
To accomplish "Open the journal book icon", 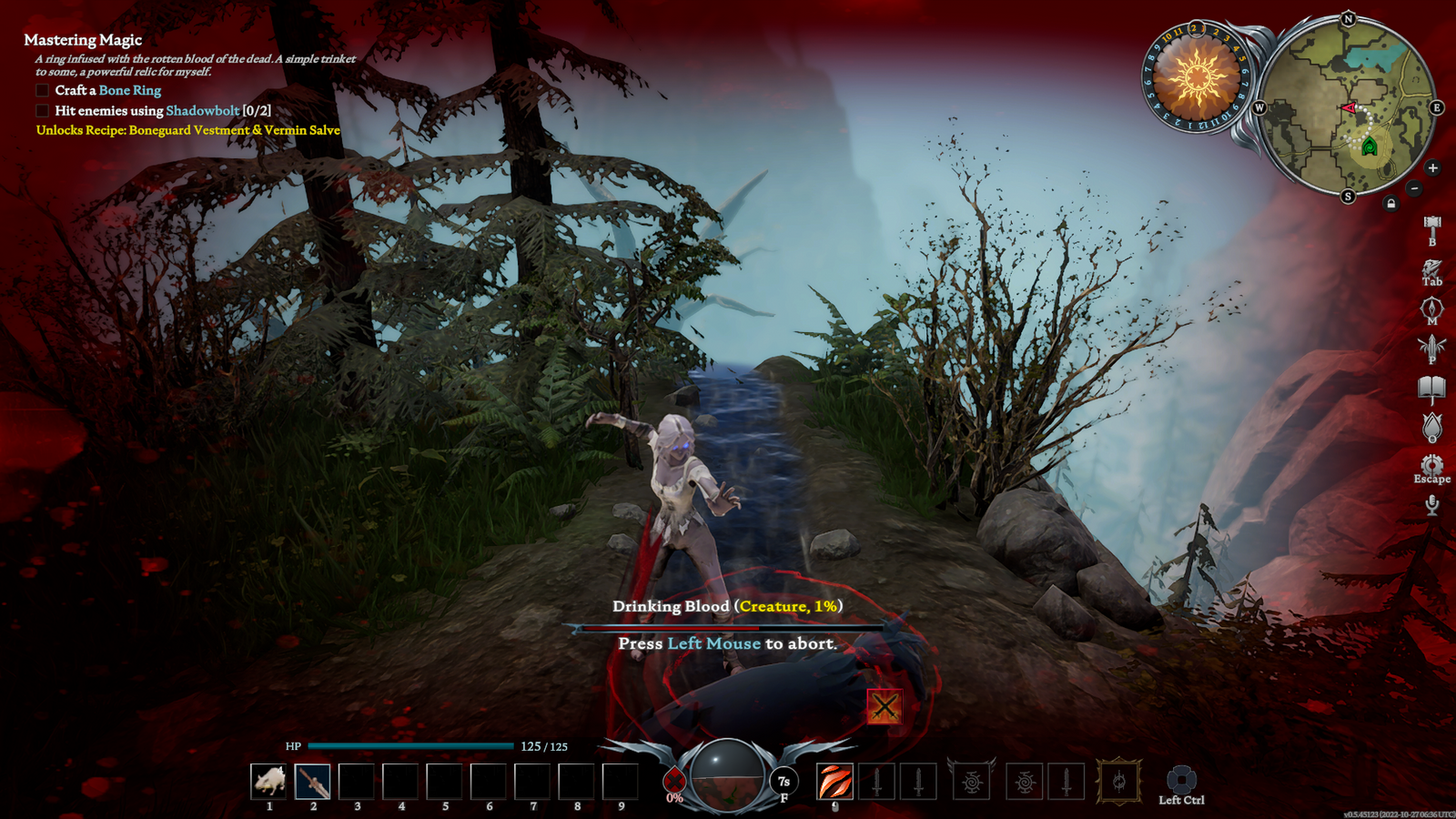I will pyautogui.click(x=1432, y=389).
